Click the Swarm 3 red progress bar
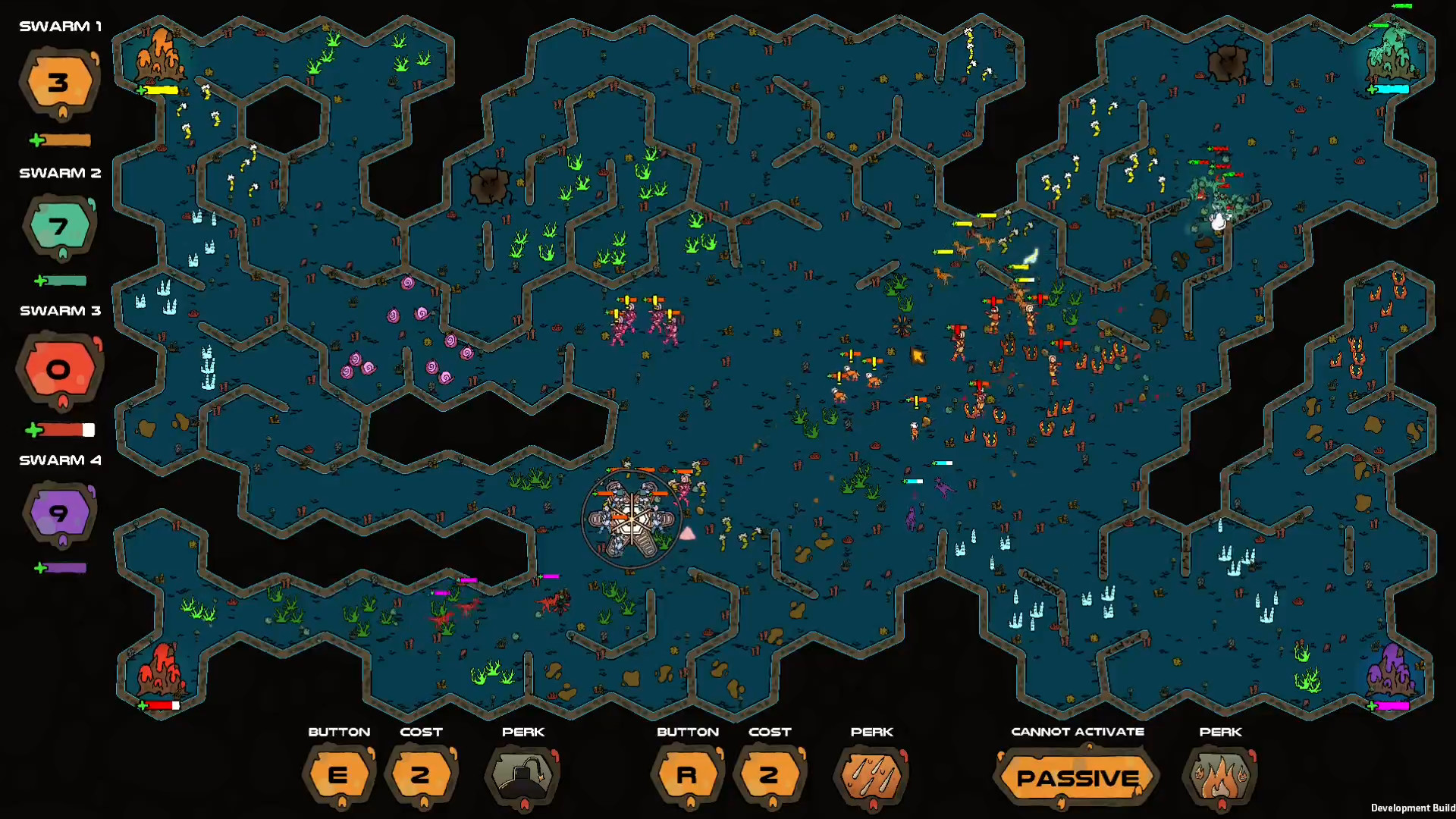1456x819 pixels. [x=64, y=430]
